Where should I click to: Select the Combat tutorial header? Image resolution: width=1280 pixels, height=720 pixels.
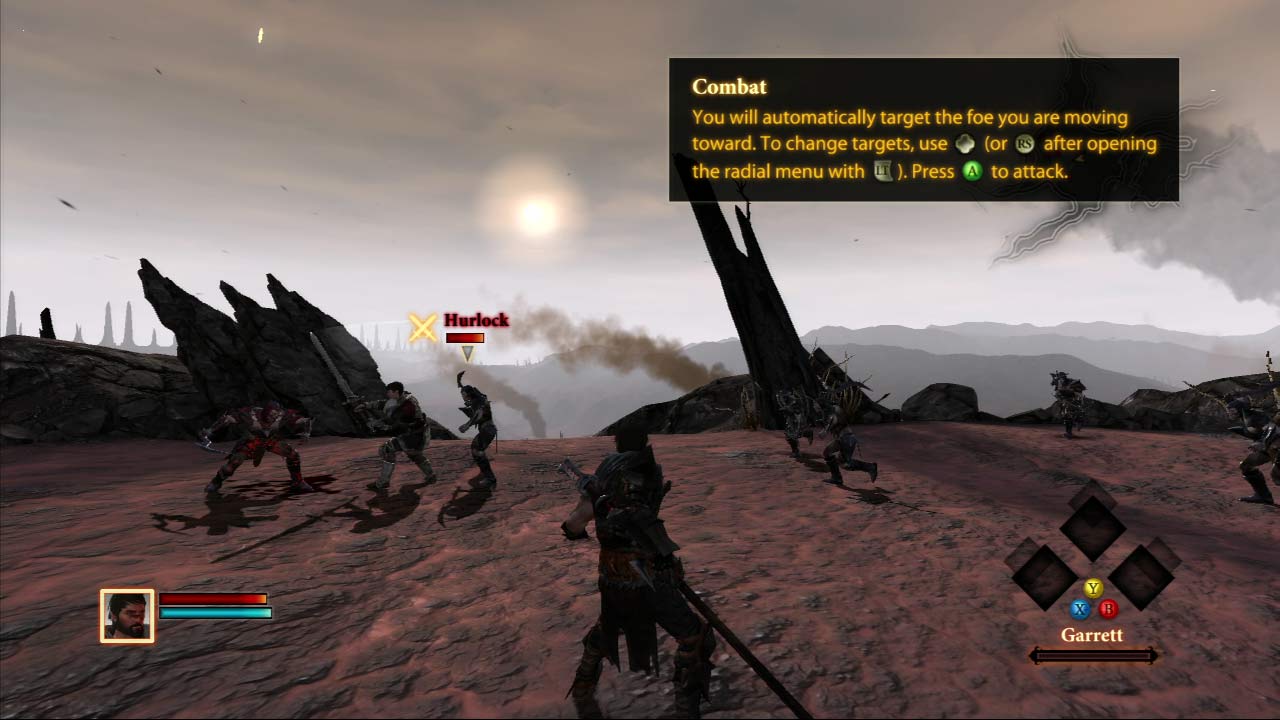click(x=728, y=87)
